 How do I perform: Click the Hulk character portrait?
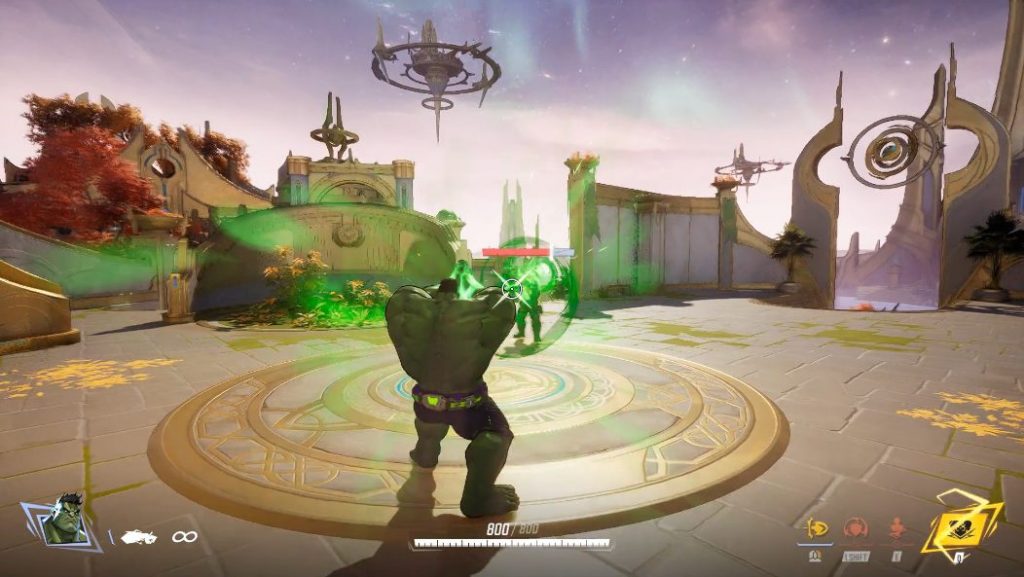coord(65,519)
